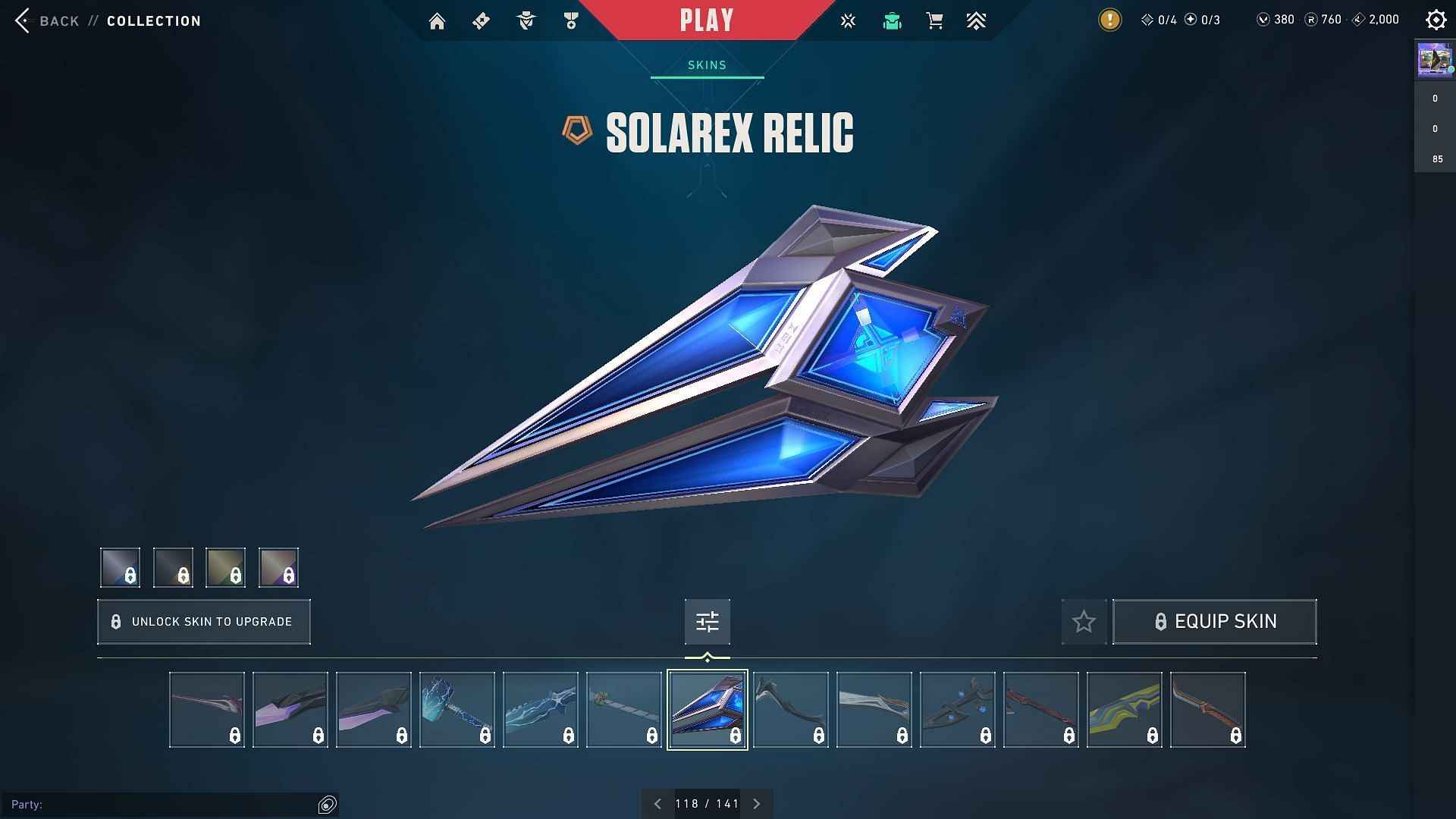This screenshot has width=1456, height=819.
Task: Open the skin level selector panel
Action: [707, 621]
